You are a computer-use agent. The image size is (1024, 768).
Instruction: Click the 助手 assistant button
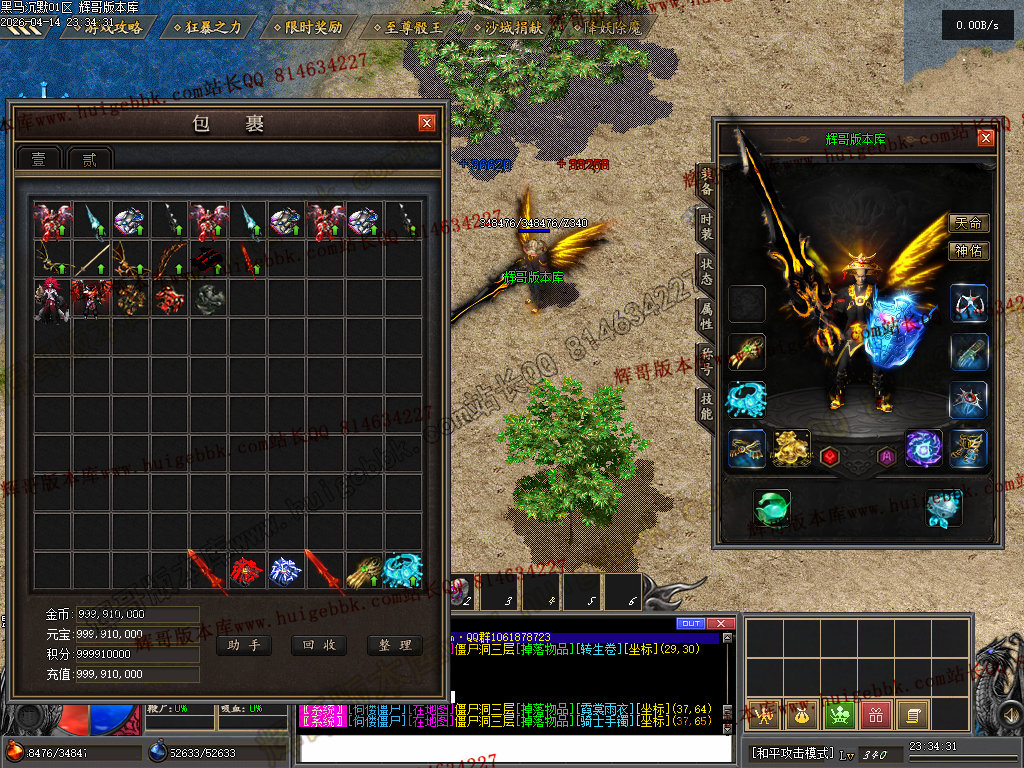[243, 645]
